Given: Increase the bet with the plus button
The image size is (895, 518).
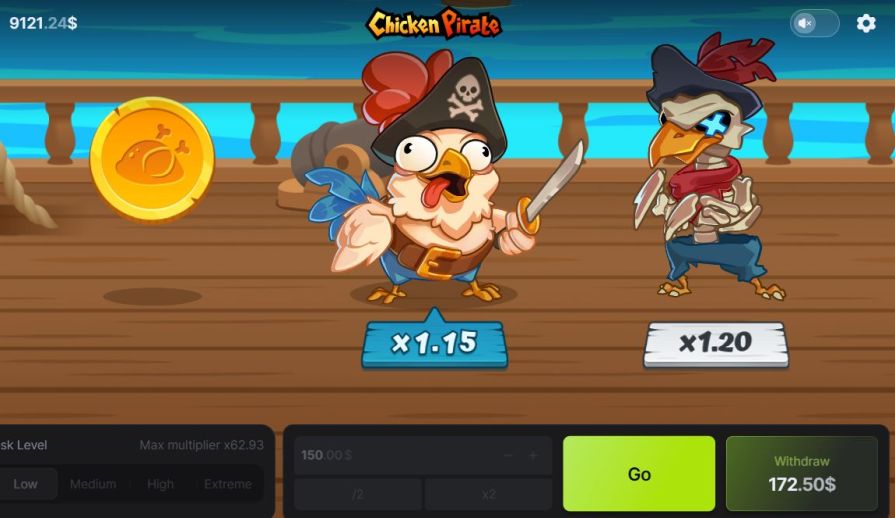Looking at the screenshot, I should 534,455.
